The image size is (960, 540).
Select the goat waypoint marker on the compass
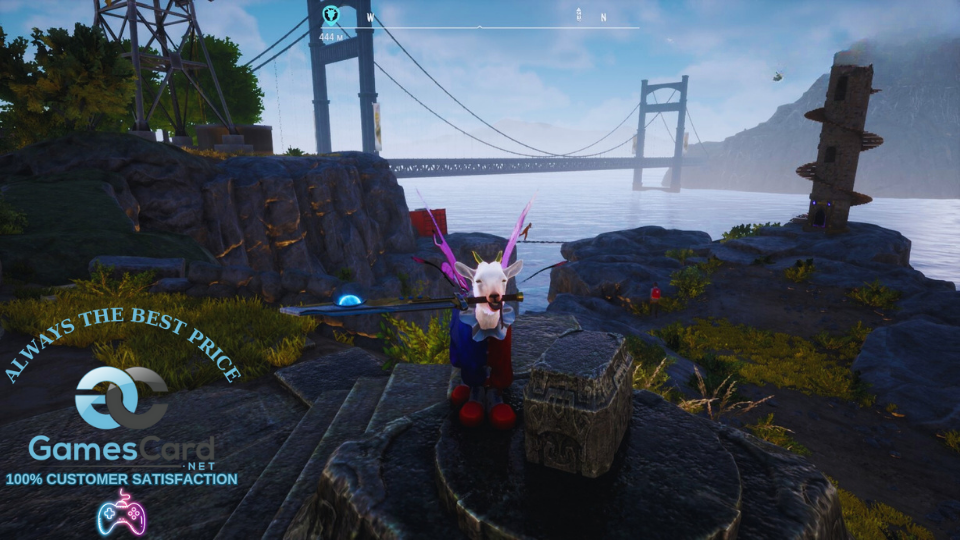(331, 15)
